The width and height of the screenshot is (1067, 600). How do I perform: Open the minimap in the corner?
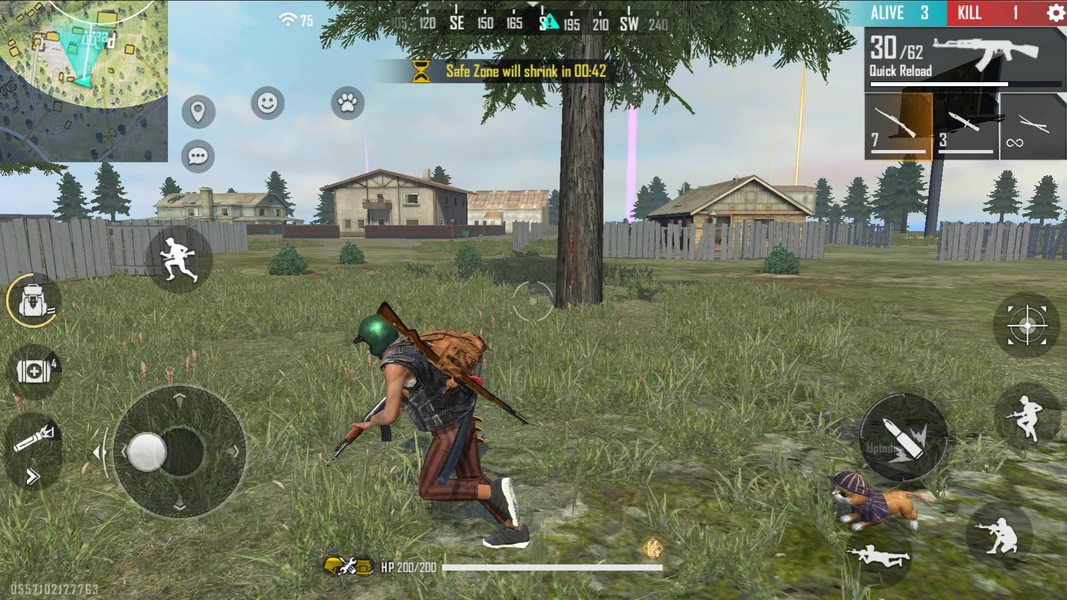point(83,80)
